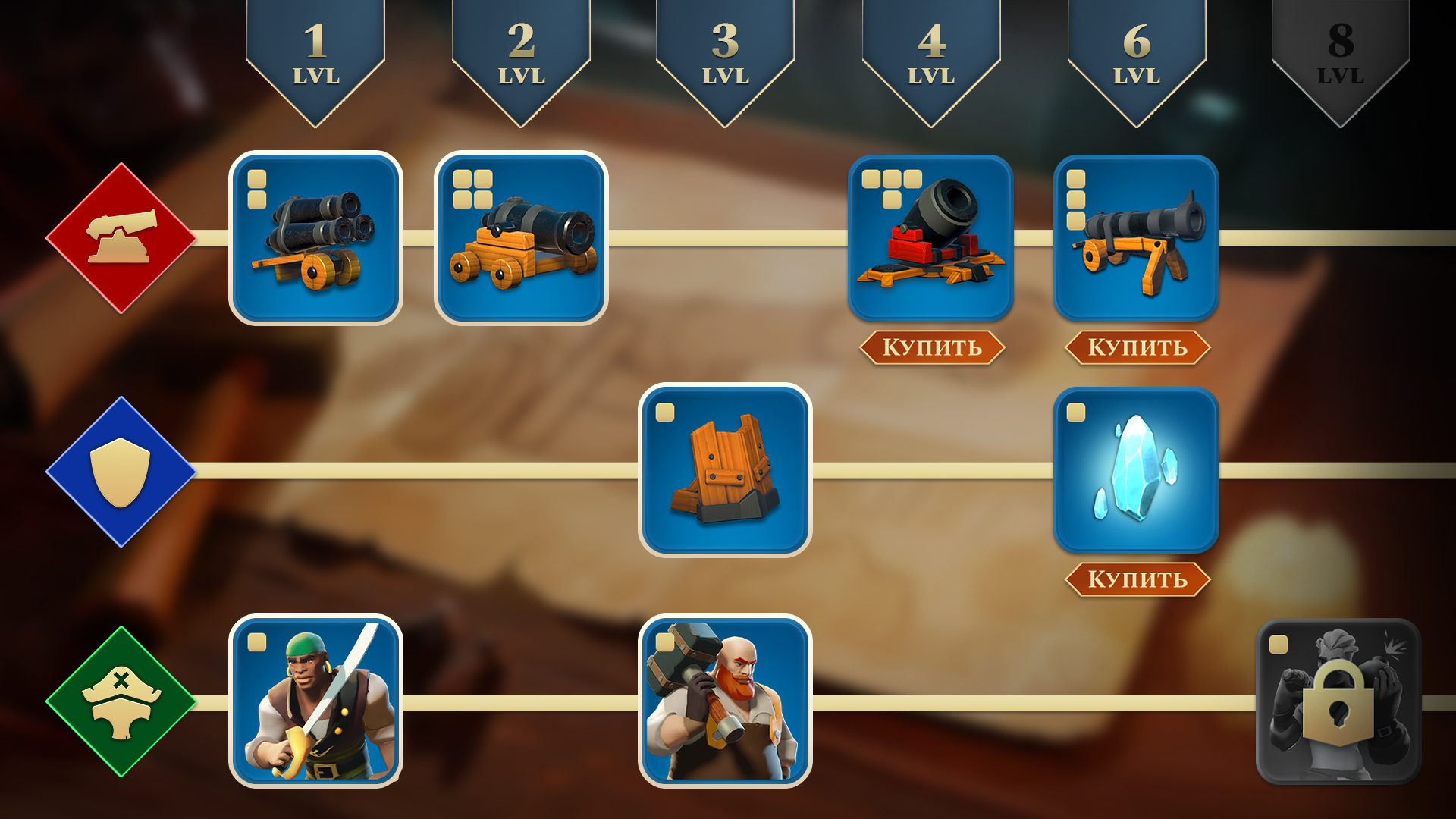Select the triple-barrel cannon tile
Screen dimensions: 1456x819
point(315,238)
